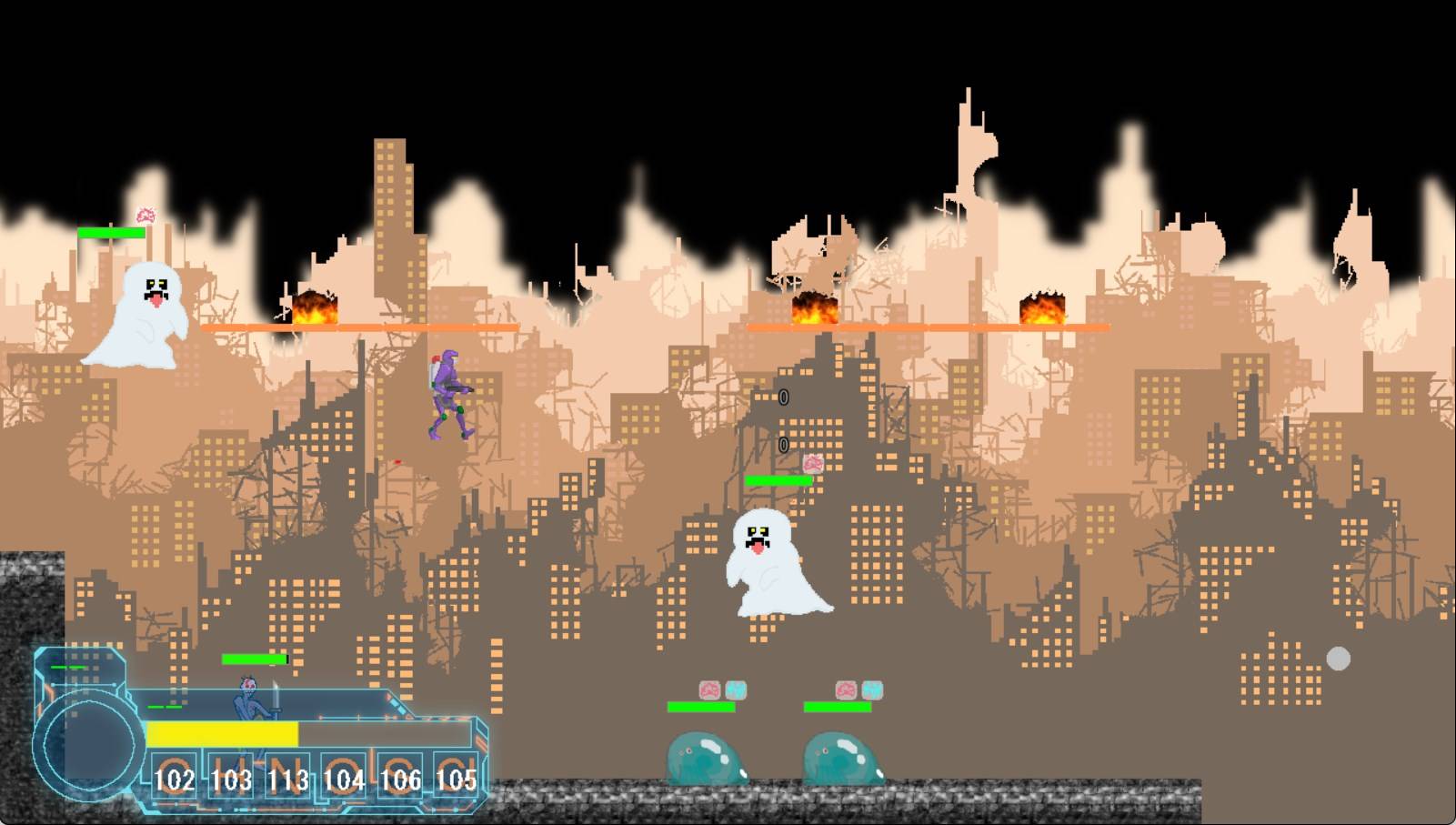Select the C element slot showing 102
This screenshot has height=825, width=1456.
point(174,776)
